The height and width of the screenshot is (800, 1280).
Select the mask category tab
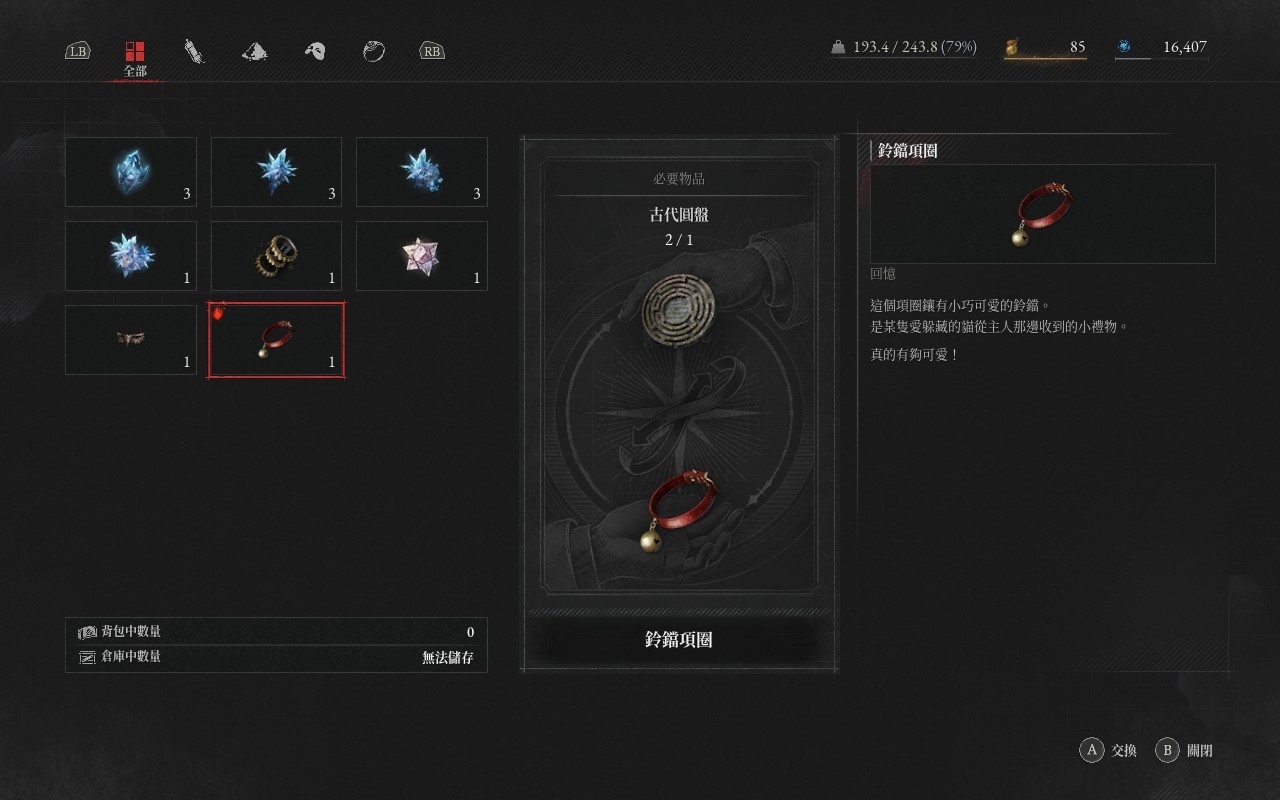pos(315,51)
